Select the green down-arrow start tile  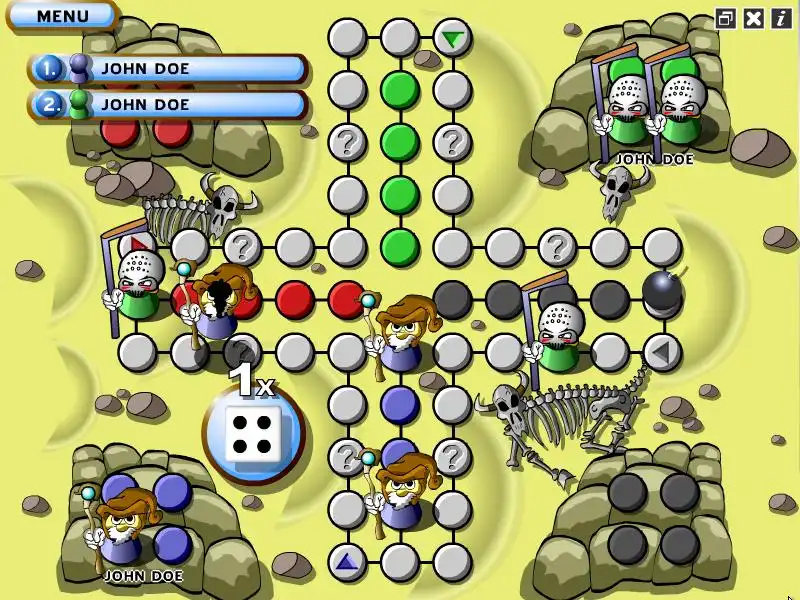453,39
